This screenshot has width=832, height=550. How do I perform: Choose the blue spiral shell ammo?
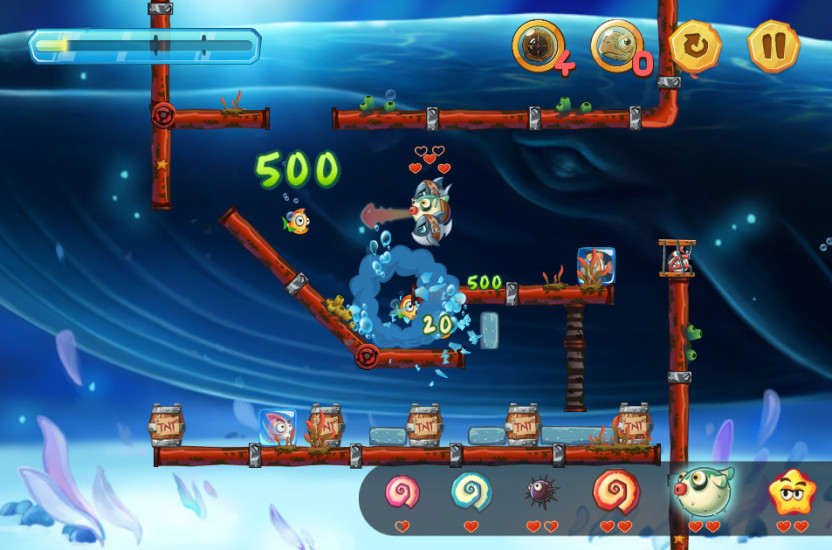[470, 491]
